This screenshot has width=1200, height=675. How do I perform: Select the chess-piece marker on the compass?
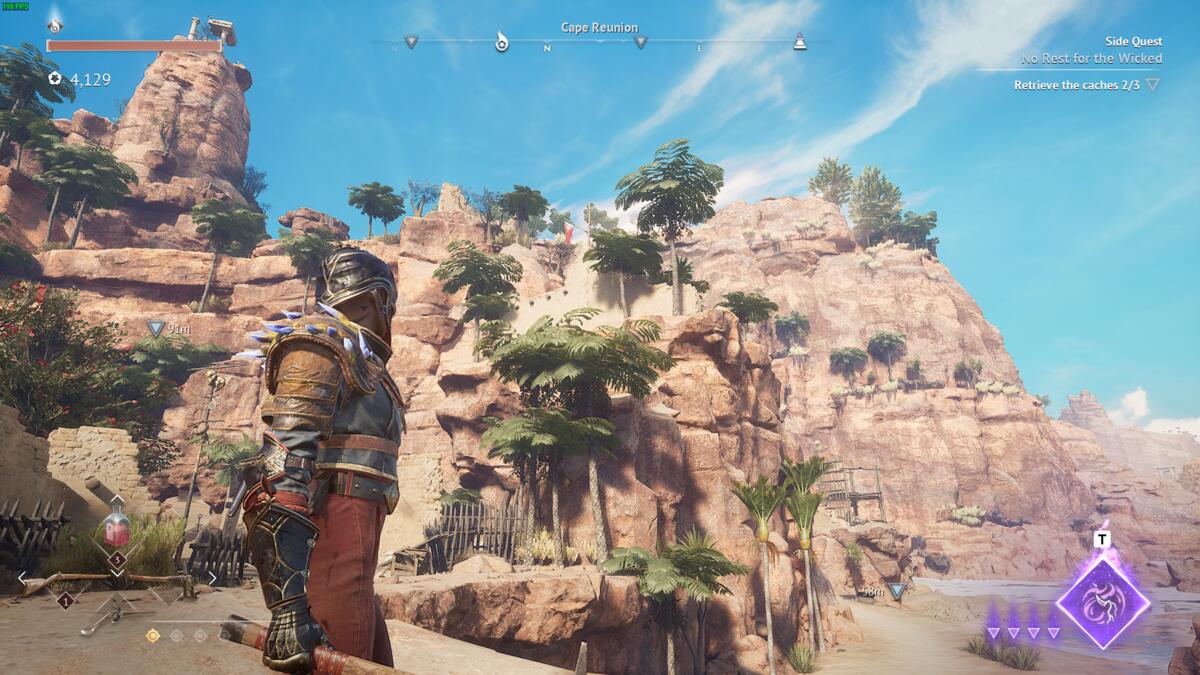pyautogui.click(x=799, y=41)
